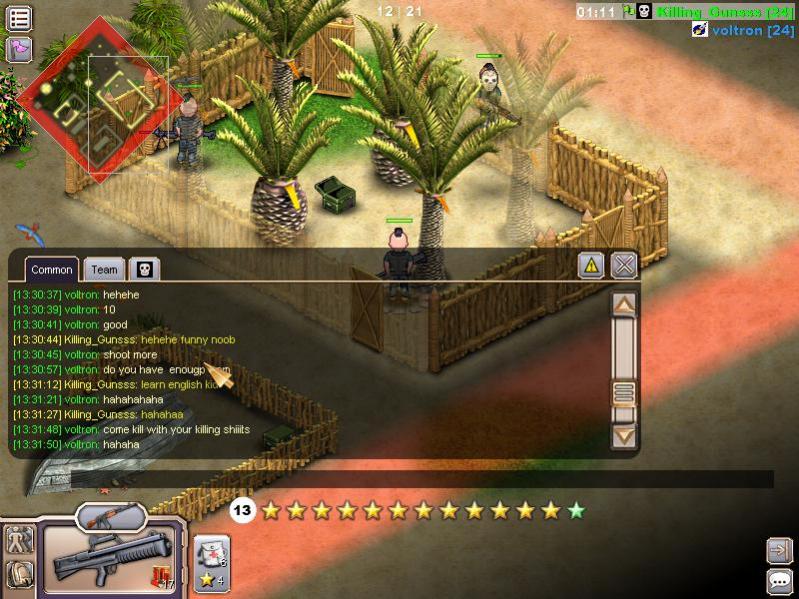Select the grenade launcher weapon slot

(x=111, y=557)
